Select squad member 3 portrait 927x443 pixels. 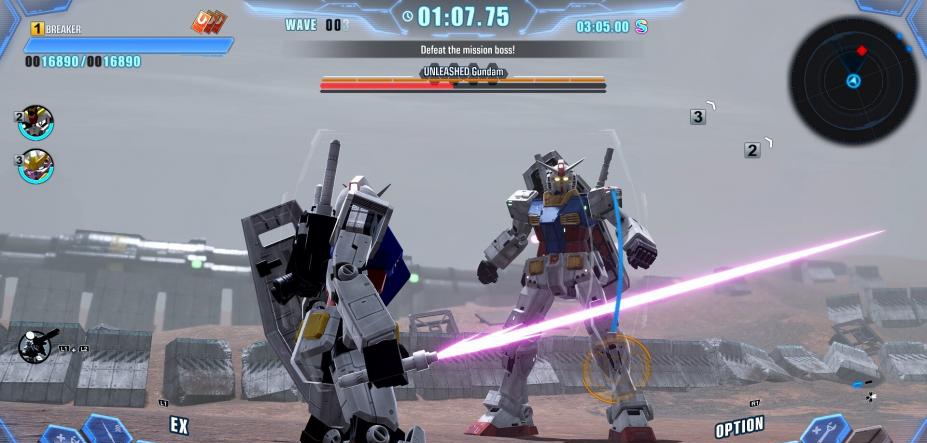click(x=36, y=165)
